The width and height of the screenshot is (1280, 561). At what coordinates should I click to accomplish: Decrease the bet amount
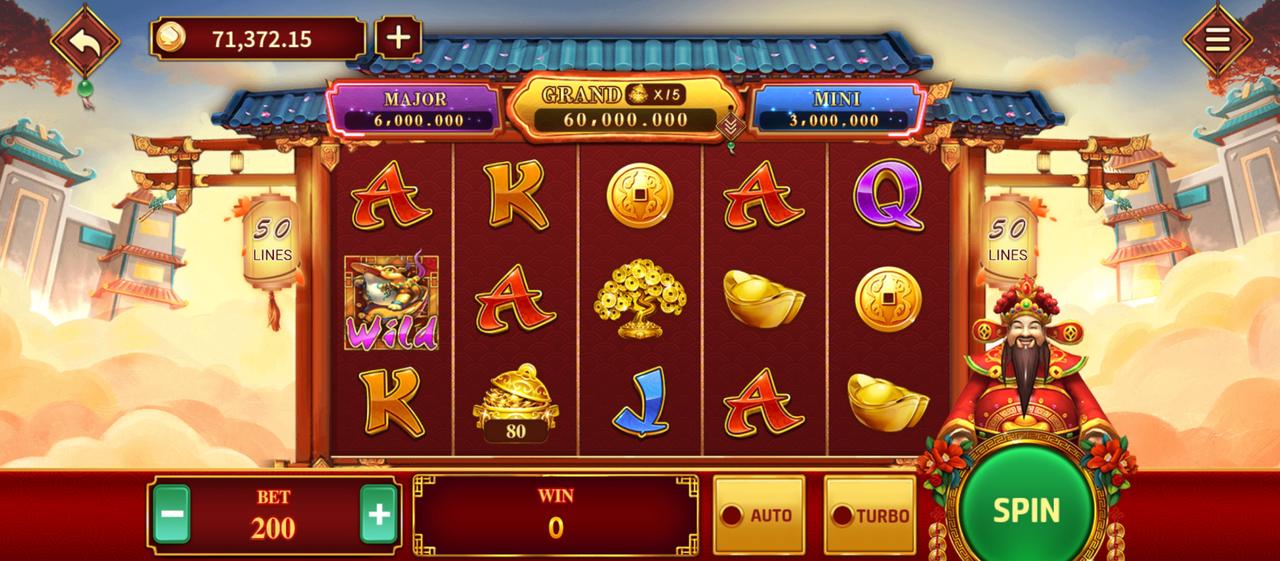pos(172,514)
